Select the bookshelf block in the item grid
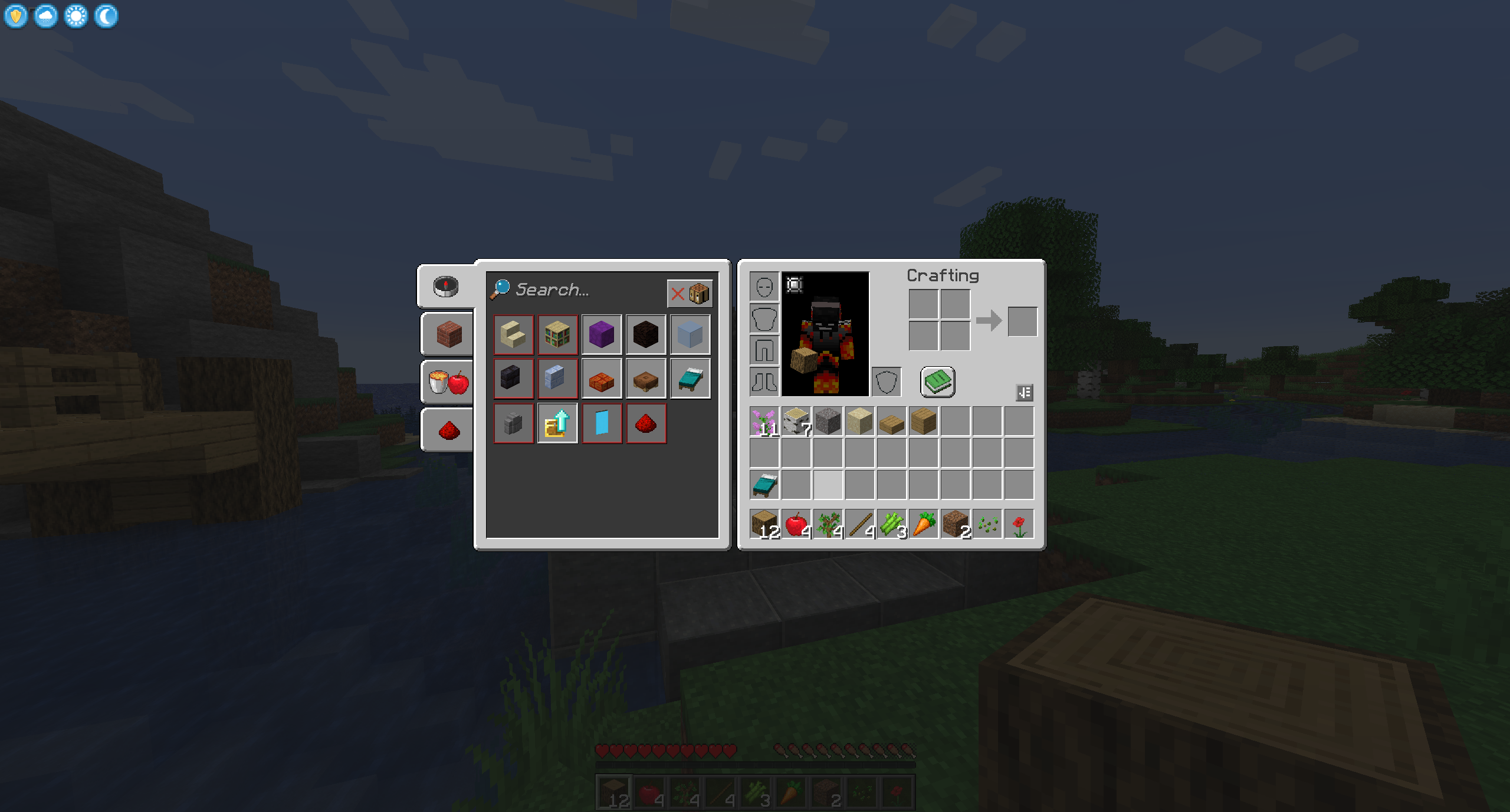Viewport: 1510px width, 812px height. [557, 334]
